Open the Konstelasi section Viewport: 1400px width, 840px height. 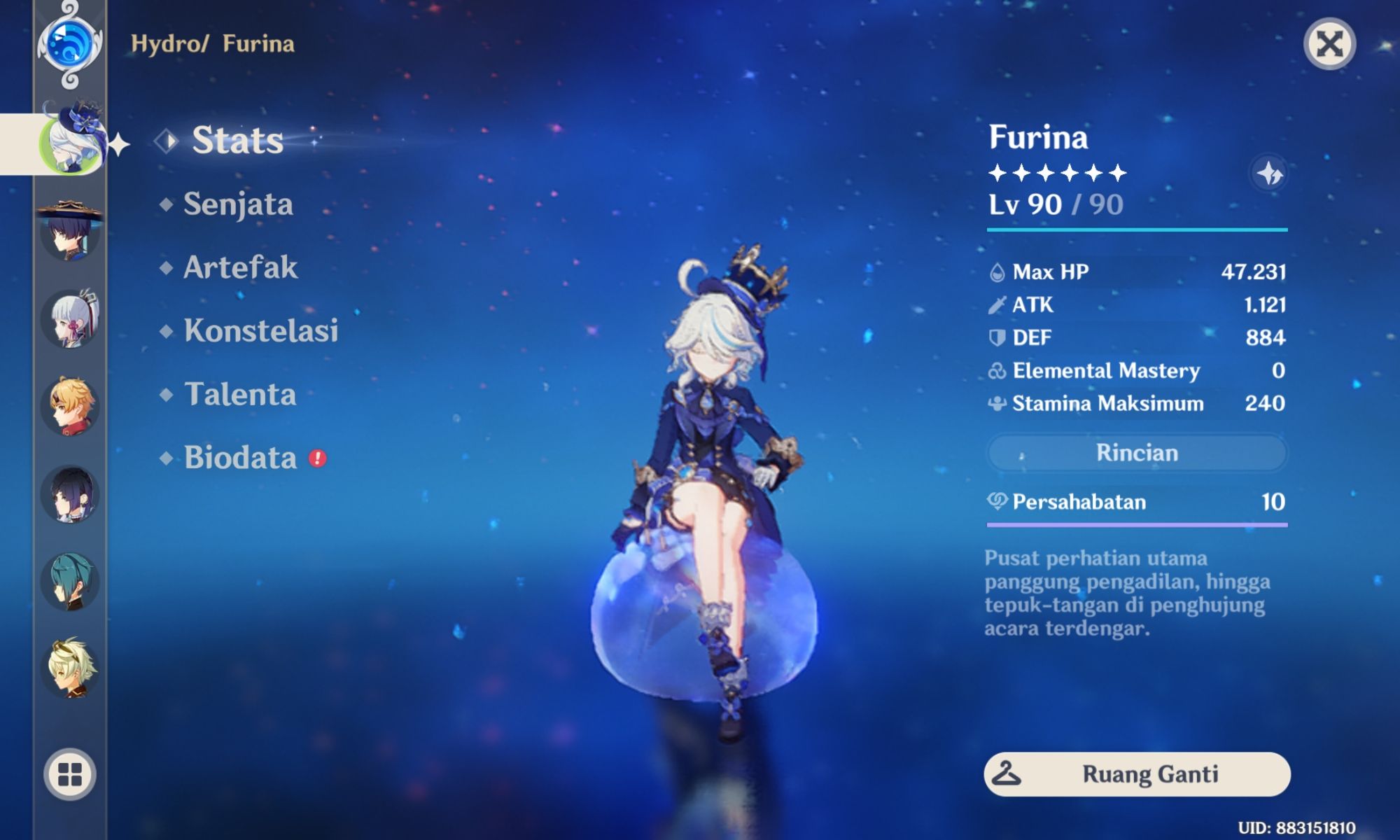pyautogui.click(x=260, y=332)
